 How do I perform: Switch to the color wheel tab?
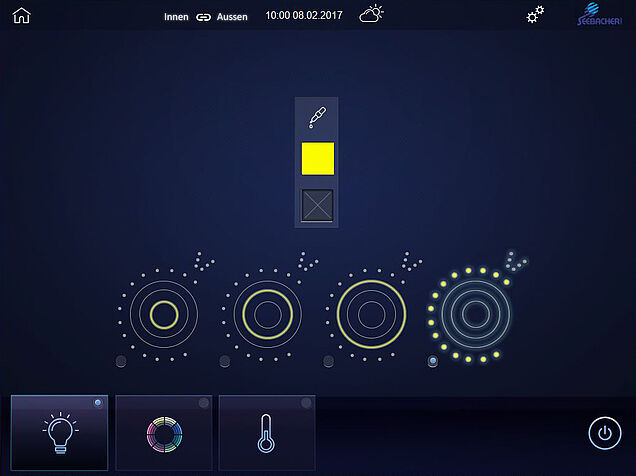pyautogui.click(x=163, y=432)
